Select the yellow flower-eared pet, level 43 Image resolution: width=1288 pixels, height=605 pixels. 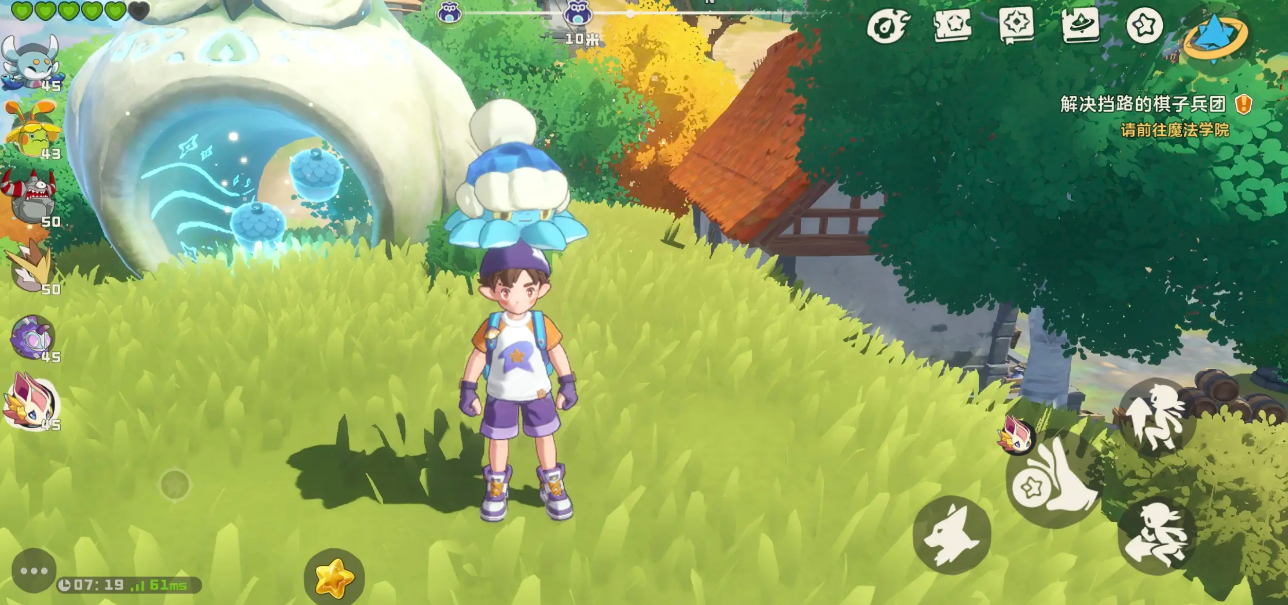pyautogui.click(x=31, y=128)
